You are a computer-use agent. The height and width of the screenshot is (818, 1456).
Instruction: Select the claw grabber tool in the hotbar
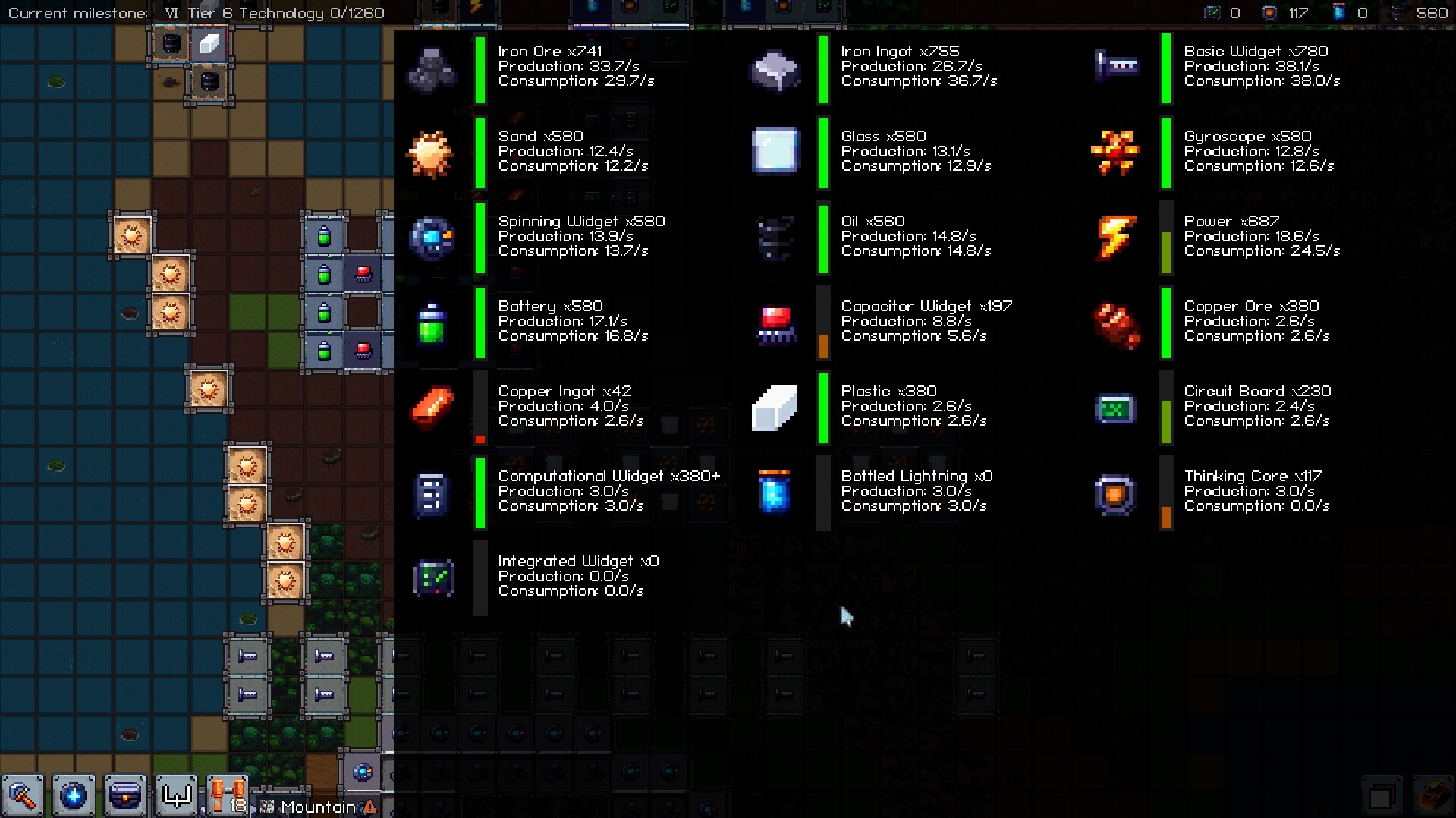[175, 796]
